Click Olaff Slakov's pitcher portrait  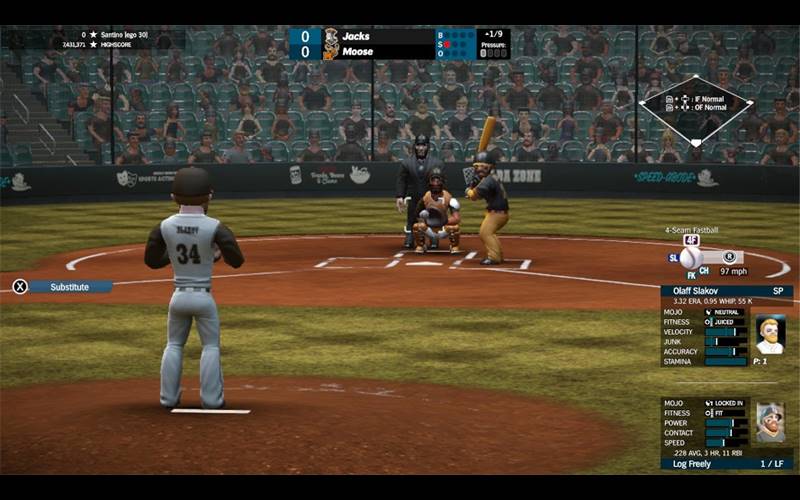(x=770, y=335)
